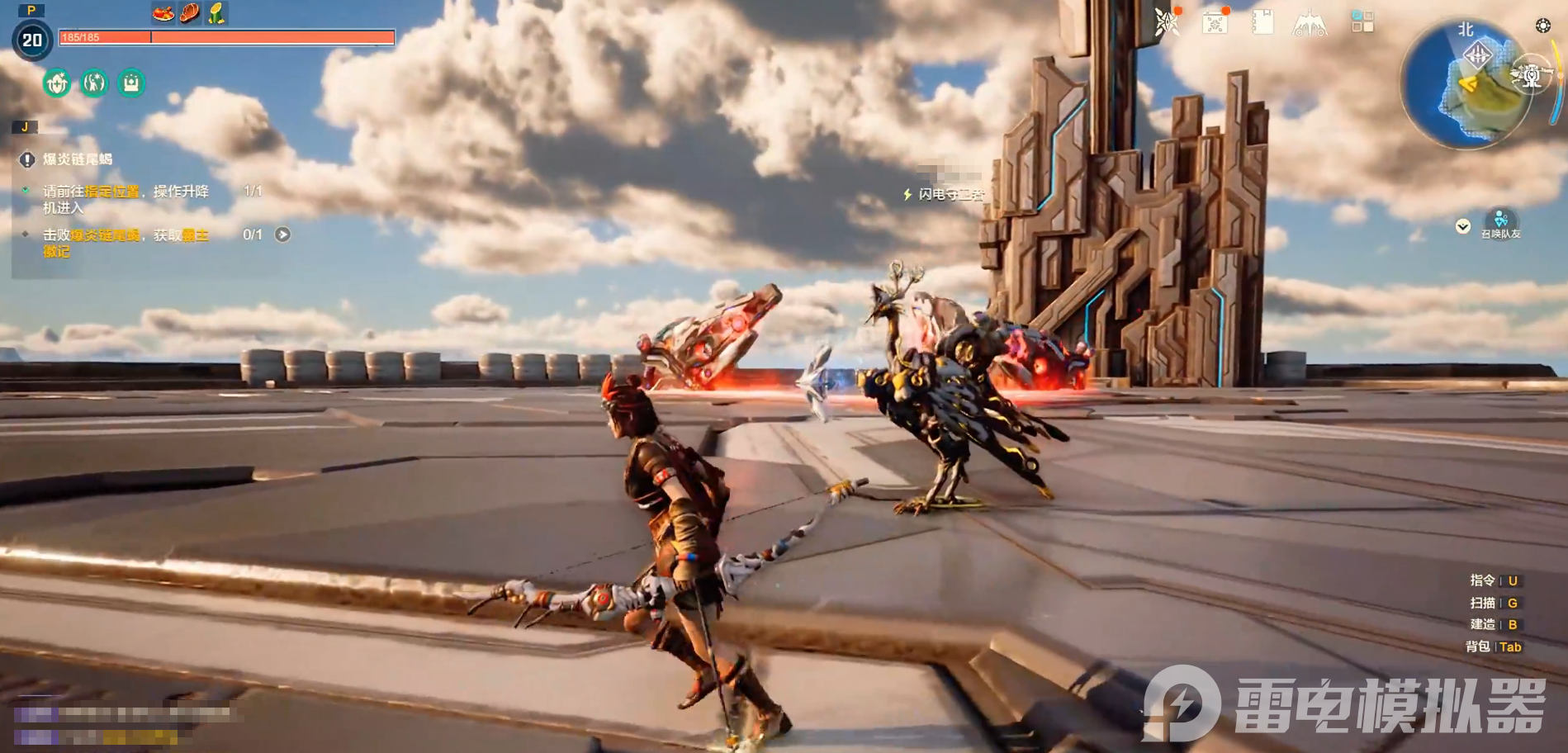Click the machine marker beside the minimap
The height and width of the screenshot is (753, 1568).
click(1532, 76)
